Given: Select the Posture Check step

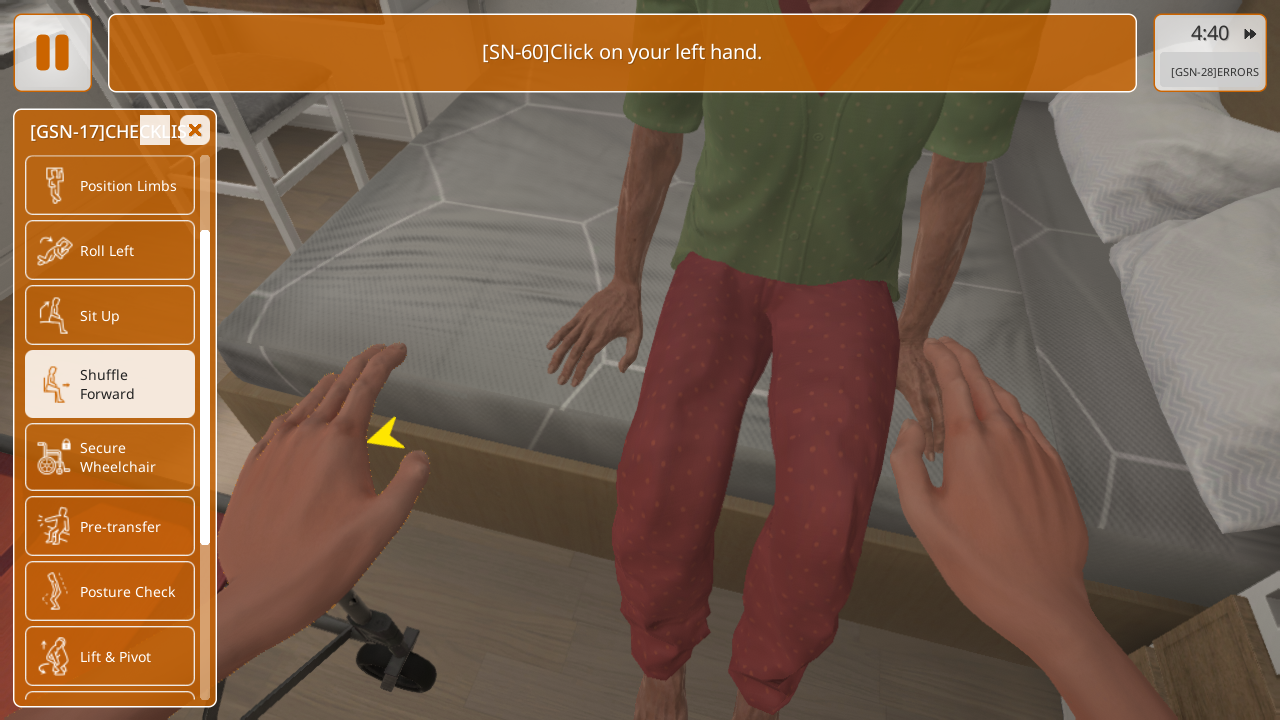Looking at the screenshot, I should pos(110,591).
